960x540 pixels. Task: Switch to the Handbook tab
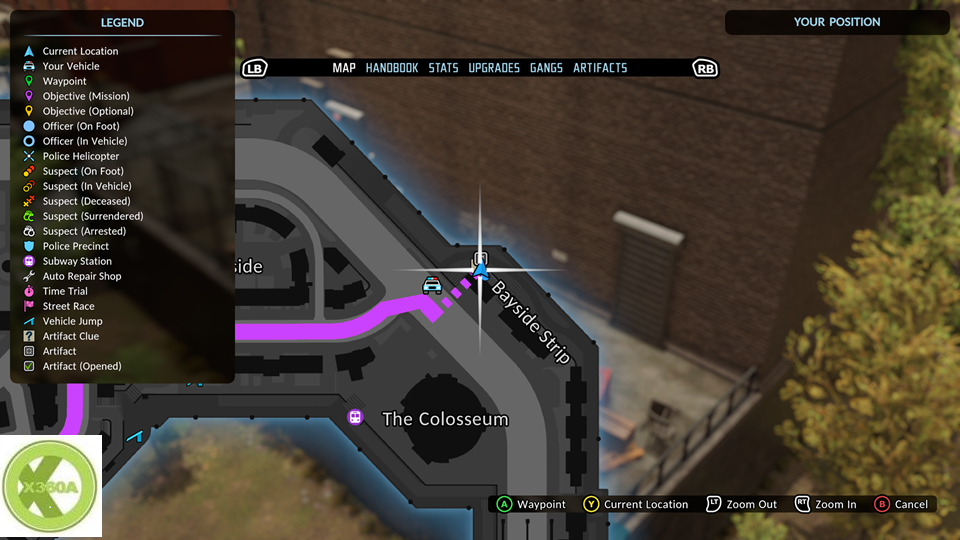[x=392, y=68]
